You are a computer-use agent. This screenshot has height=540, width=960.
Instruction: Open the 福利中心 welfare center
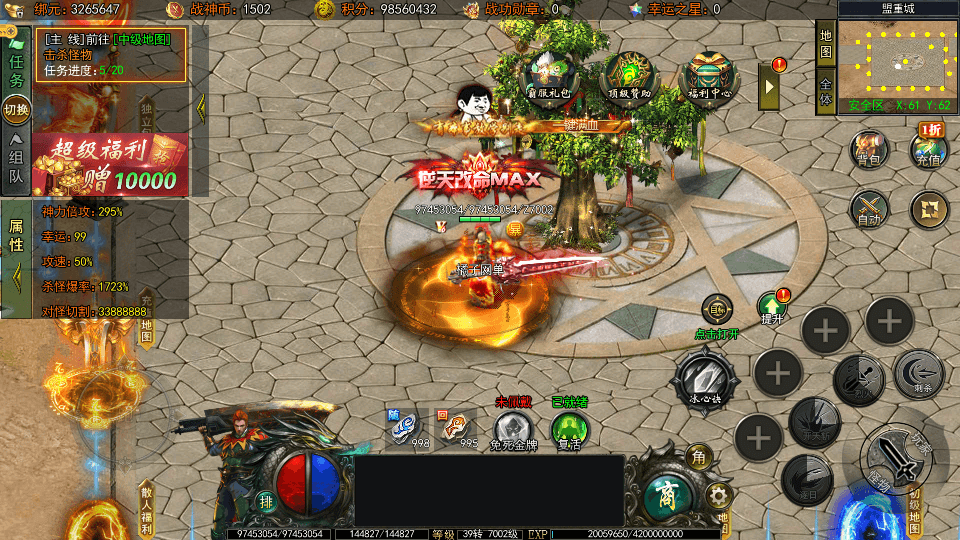click(x=708, y=78)
